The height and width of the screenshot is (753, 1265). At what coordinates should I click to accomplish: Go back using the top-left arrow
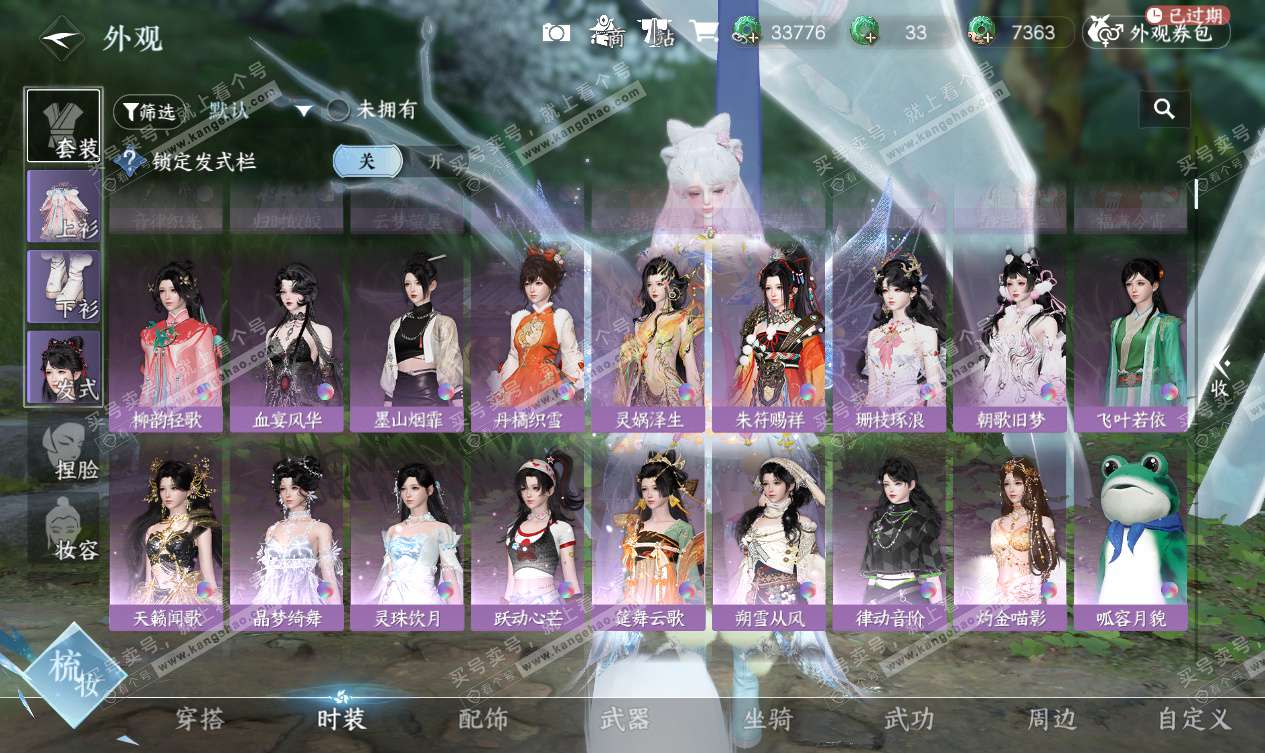point(60,37)
